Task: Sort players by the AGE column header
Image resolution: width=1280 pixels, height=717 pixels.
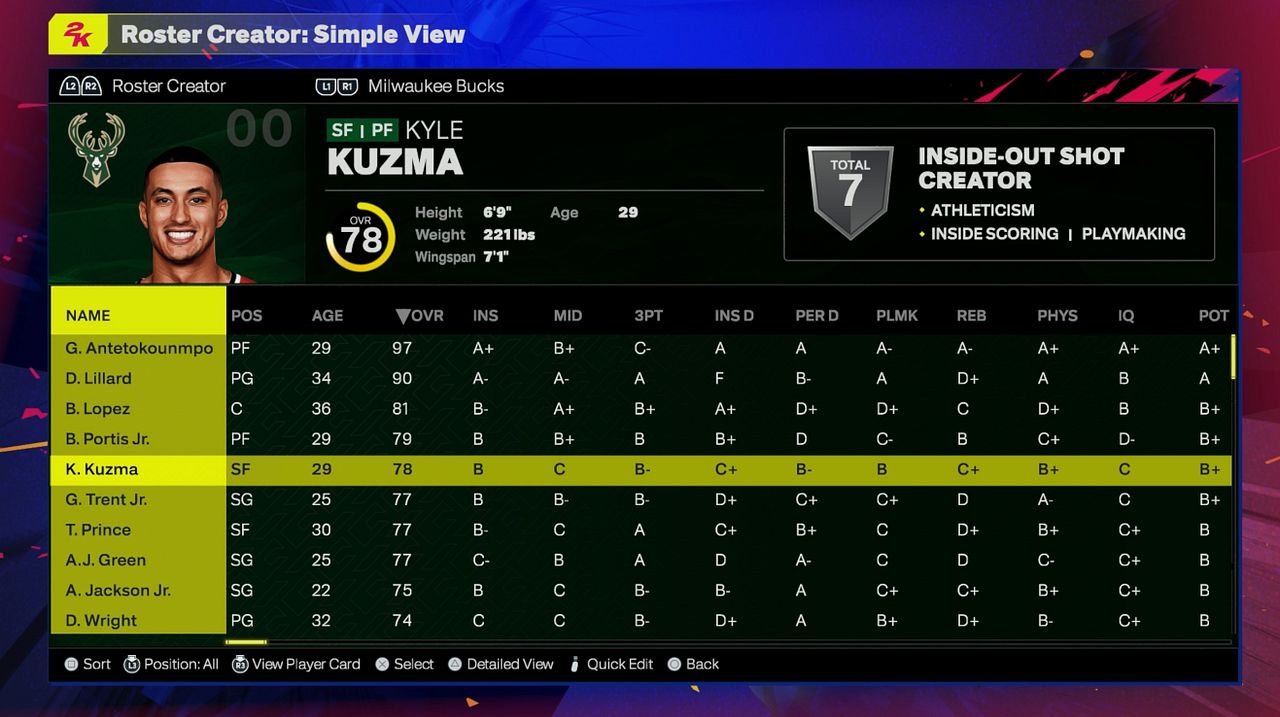Action: point(327,315)
